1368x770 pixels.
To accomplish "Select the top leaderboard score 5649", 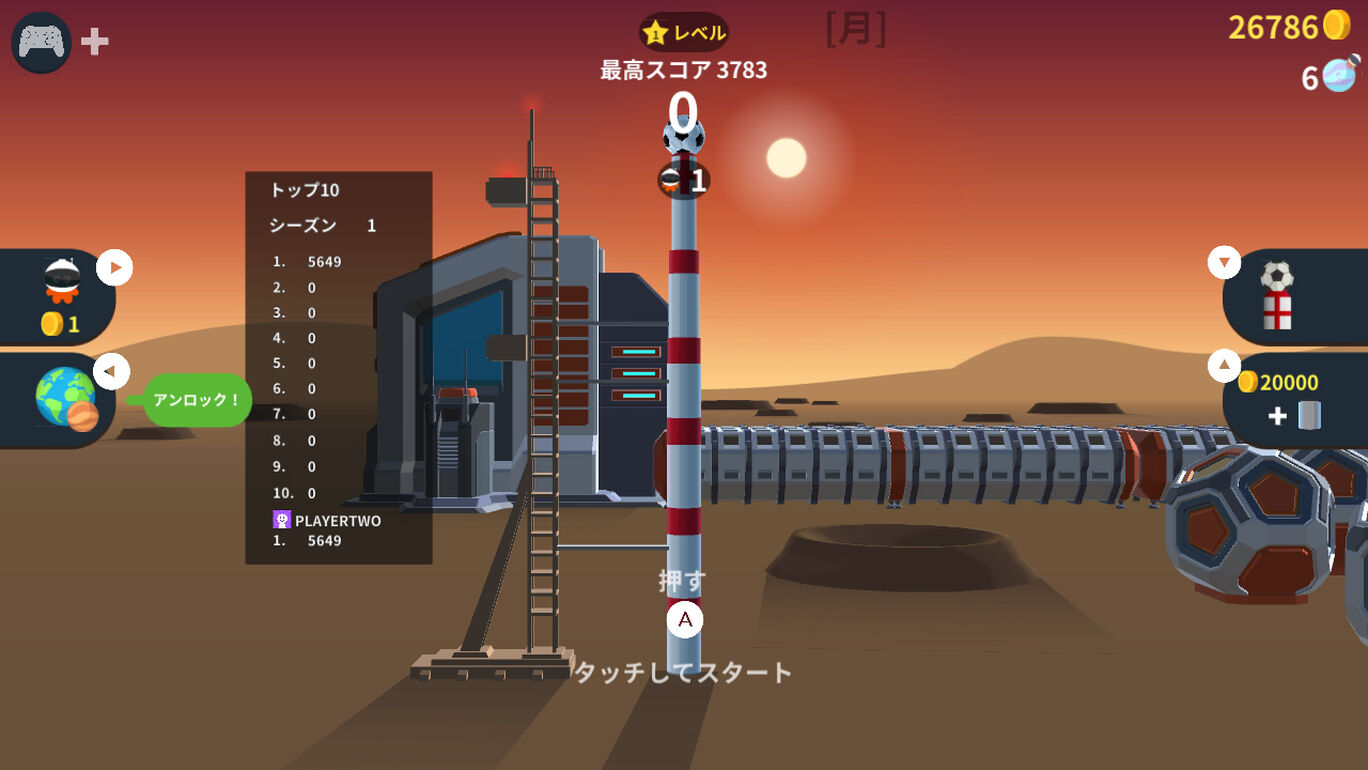I will [324, 262].
